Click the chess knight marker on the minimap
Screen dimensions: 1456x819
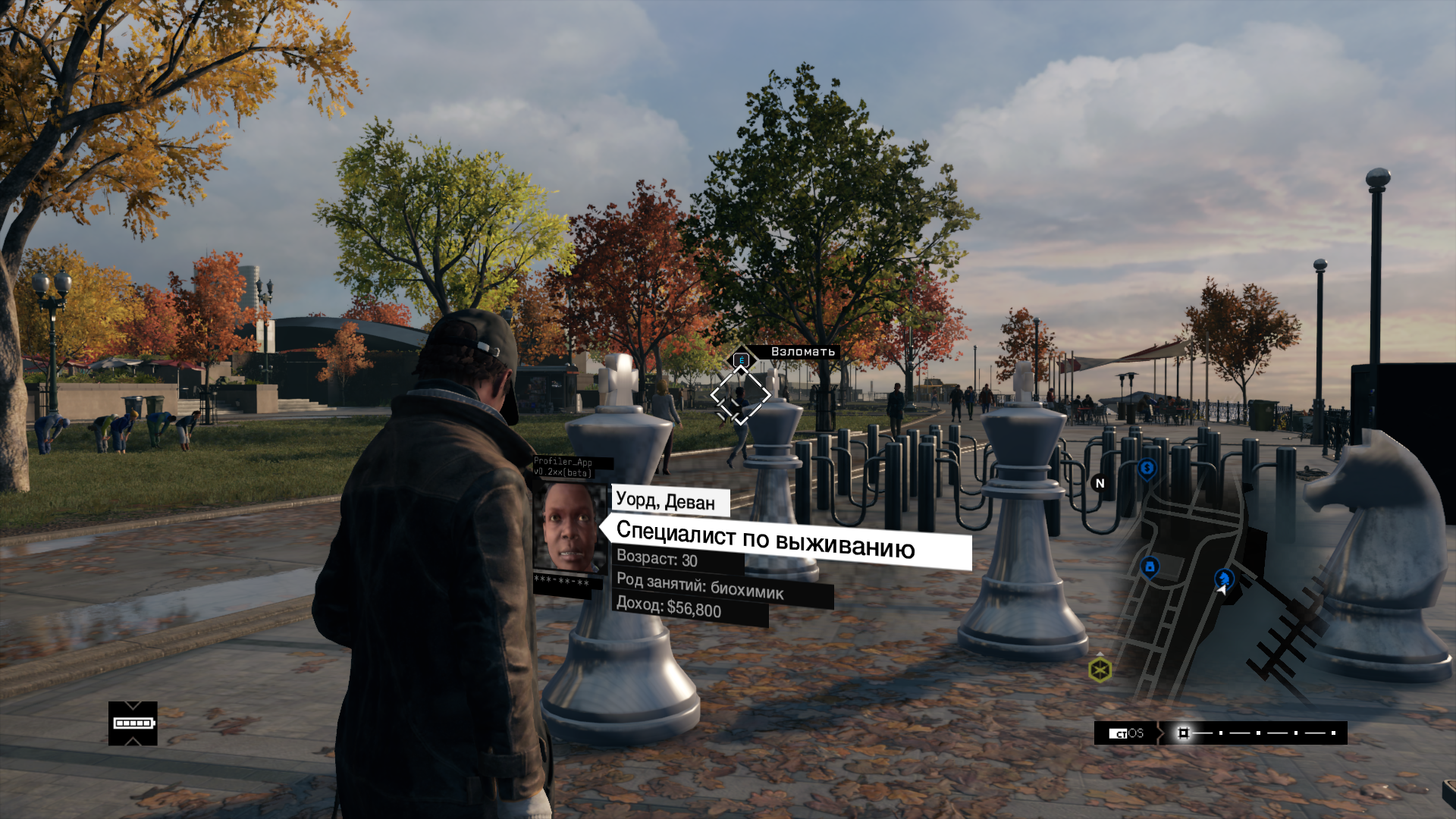[x=1223, y=579]
